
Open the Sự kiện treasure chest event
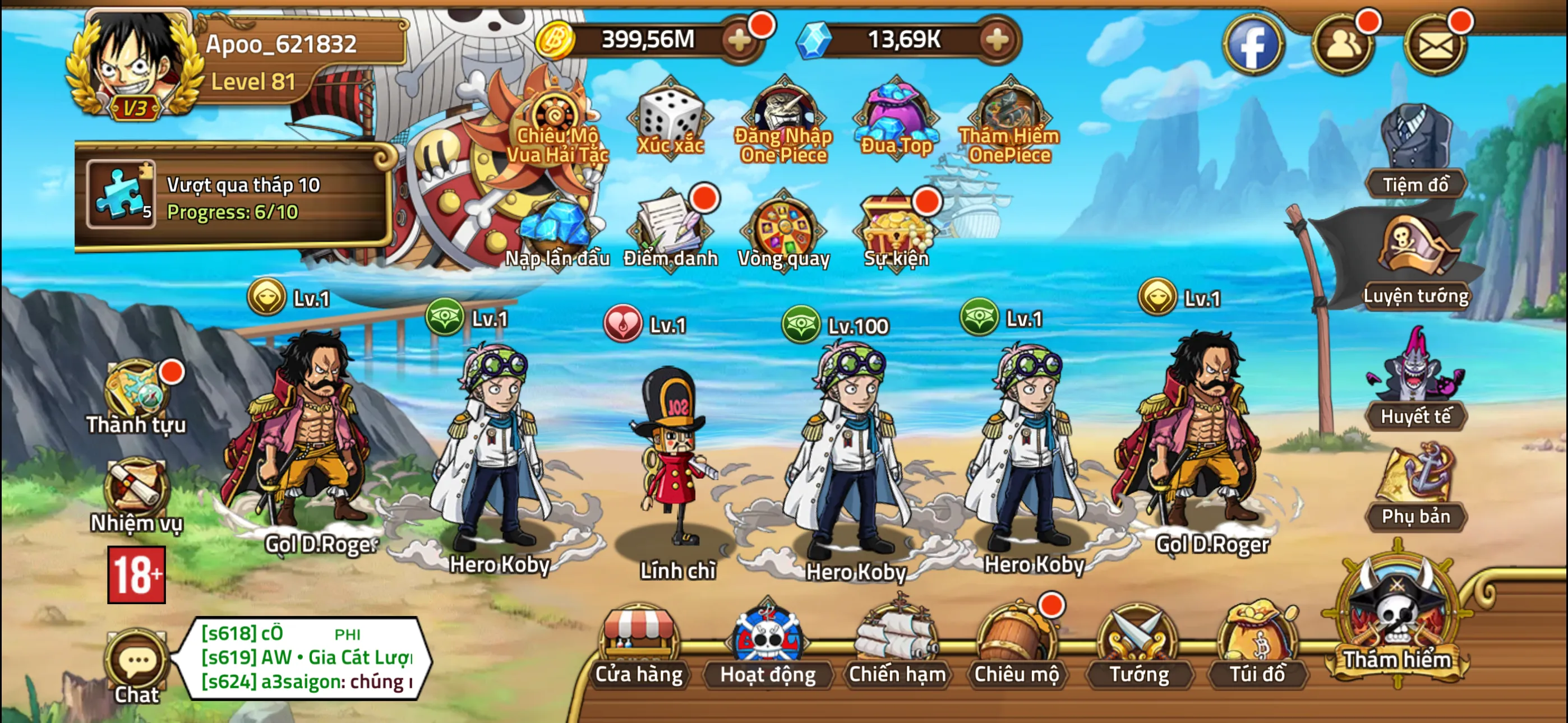tap(897, 231)
